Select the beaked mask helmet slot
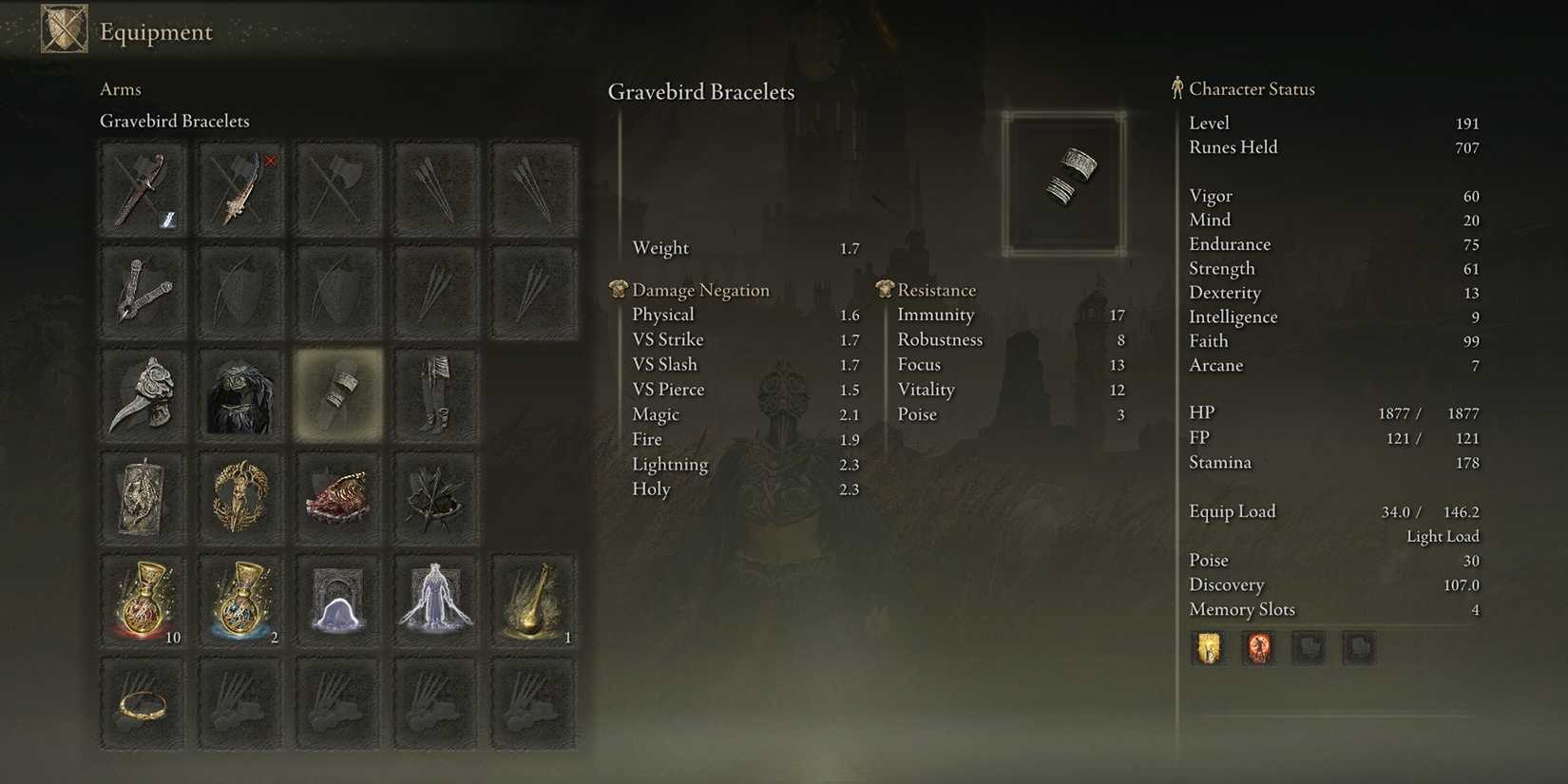This screenshot has width=1568, height=784. [x=143, y=393]
